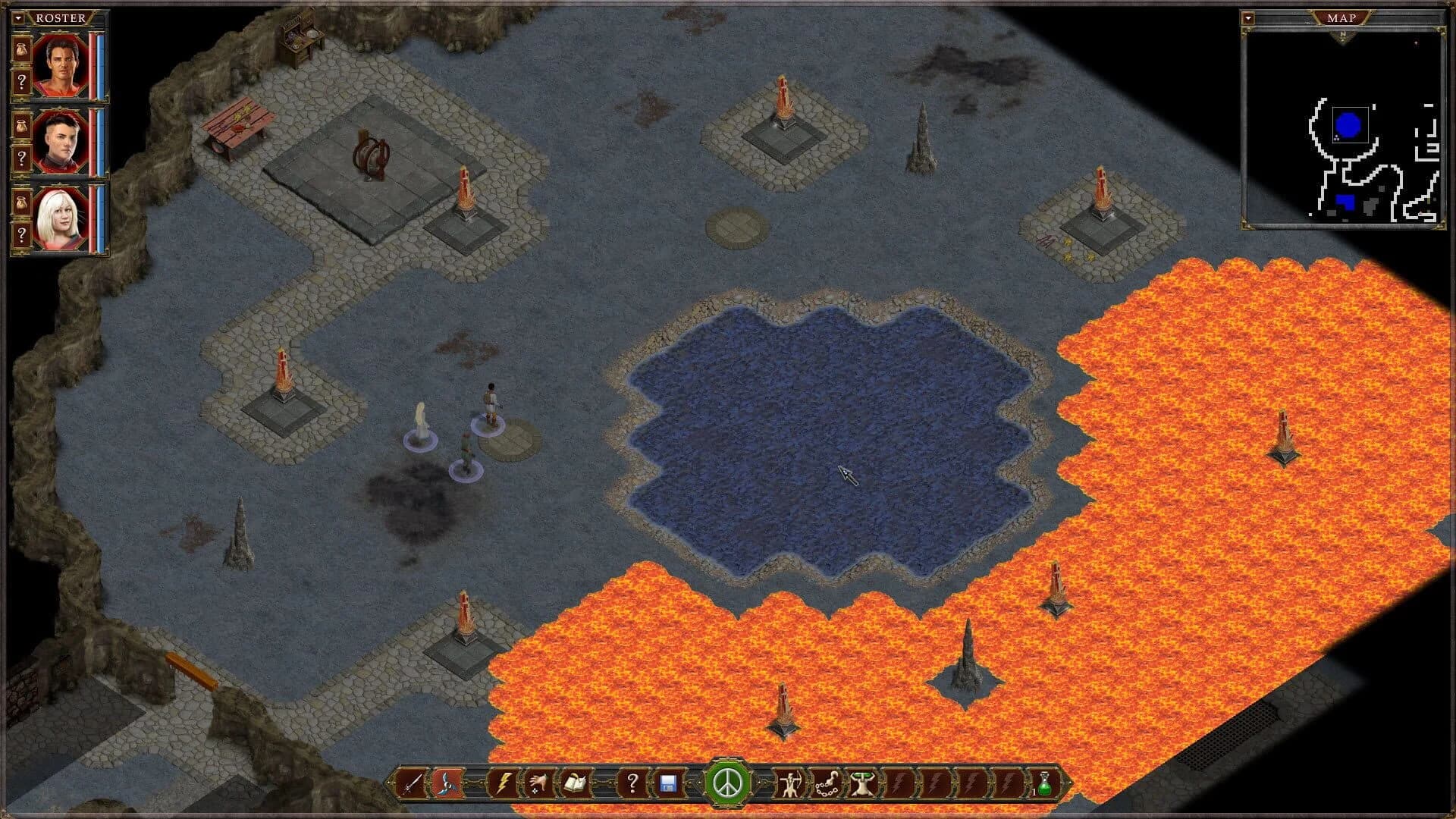The image size is (1456, 819).
Task: Collapse the Roster panel with its arrow
Action: (x=18, y=17)
